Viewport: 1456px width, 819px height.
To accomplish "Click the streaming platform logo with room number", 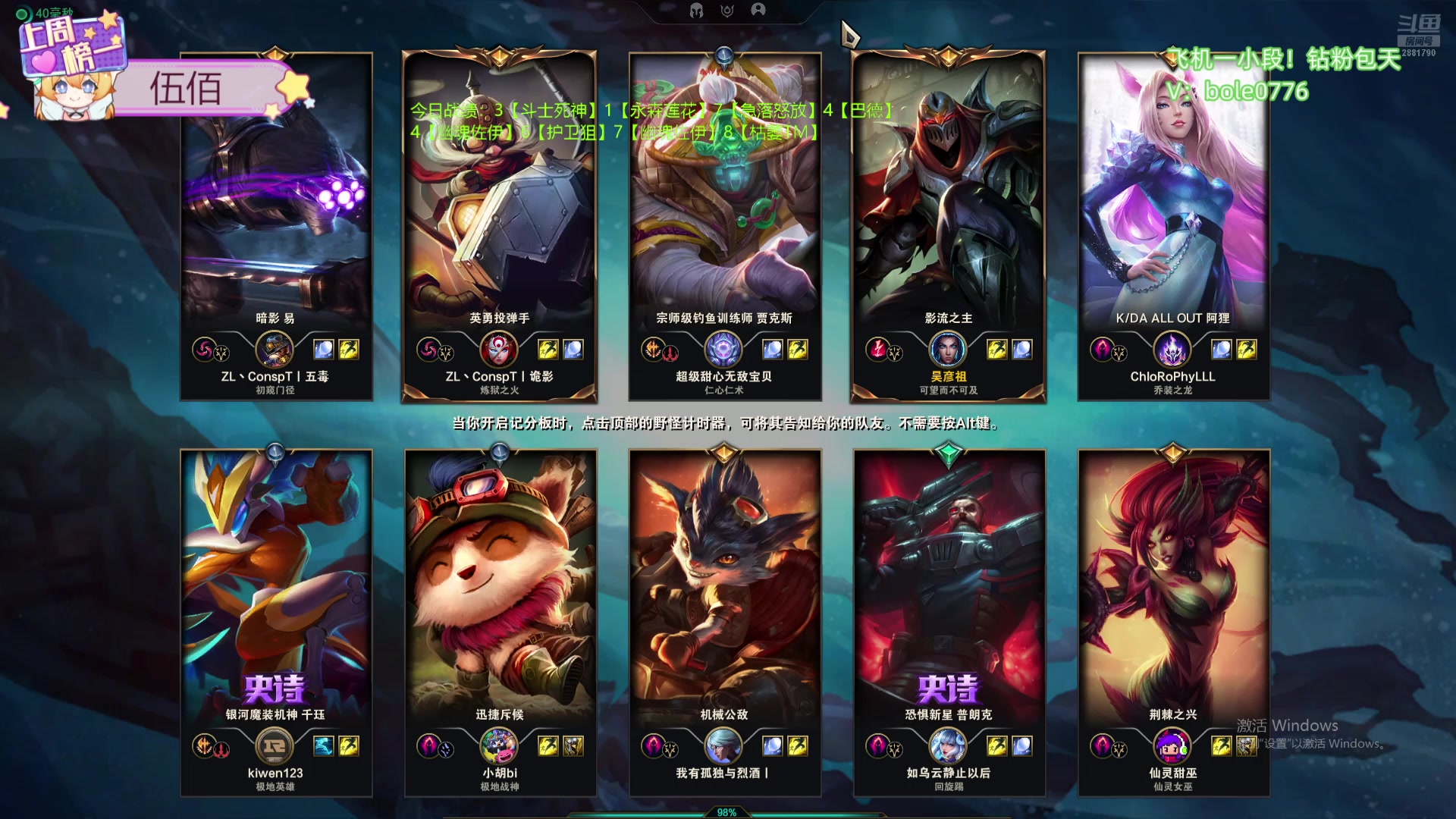I will click(x=1418, y=36).
